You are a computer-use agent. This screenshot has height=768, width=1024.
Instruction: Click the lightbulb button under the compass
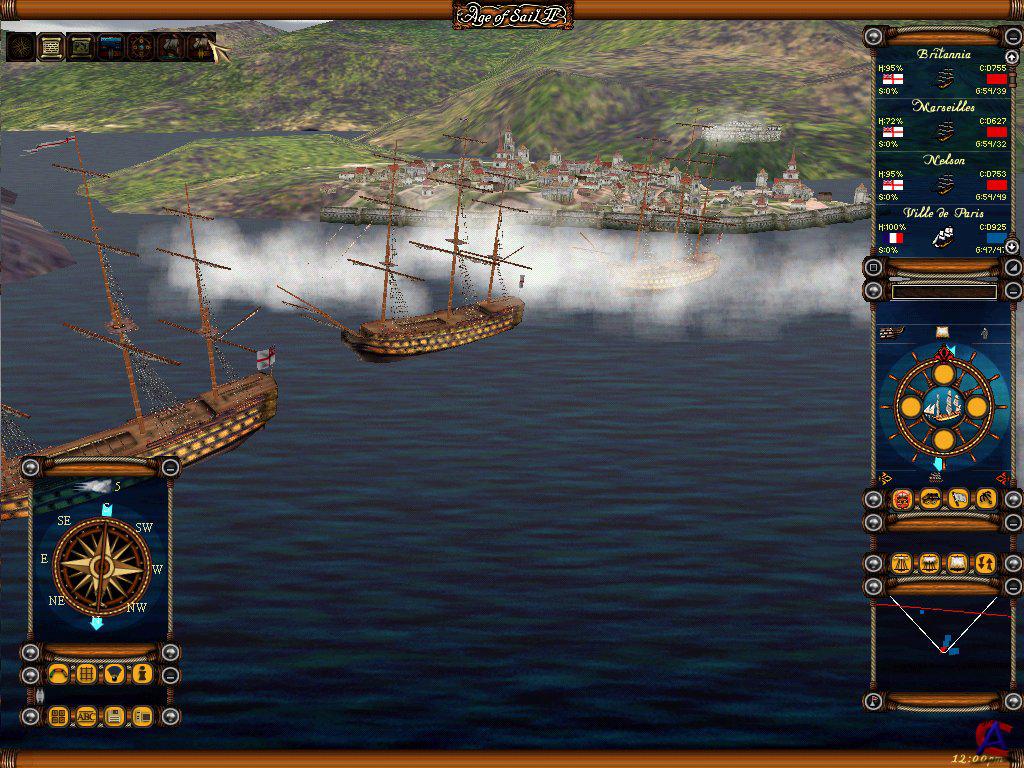(x=114, y=674)
